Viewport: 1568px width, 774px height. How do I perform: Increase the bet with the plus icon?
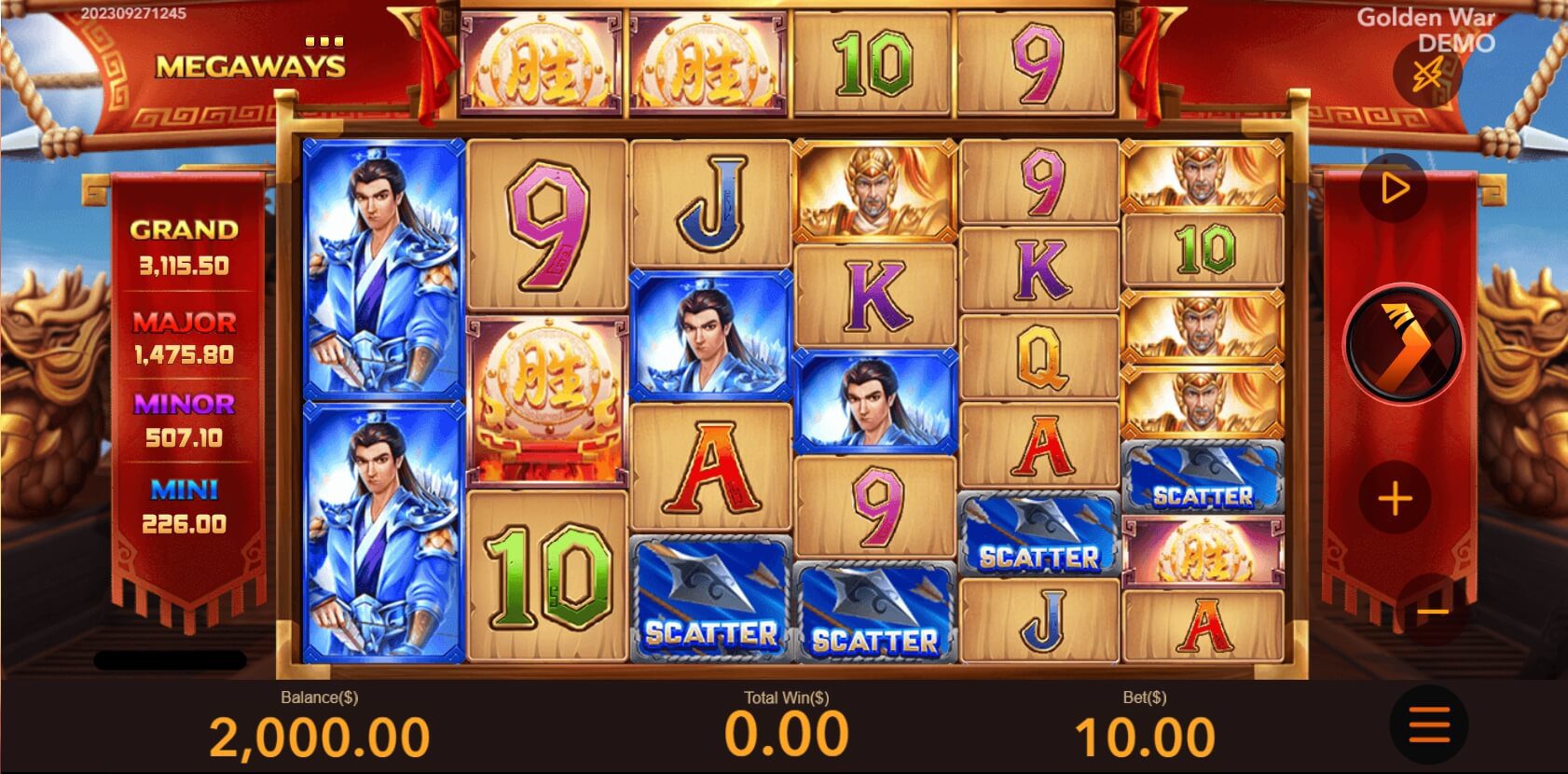point(1393,498)
